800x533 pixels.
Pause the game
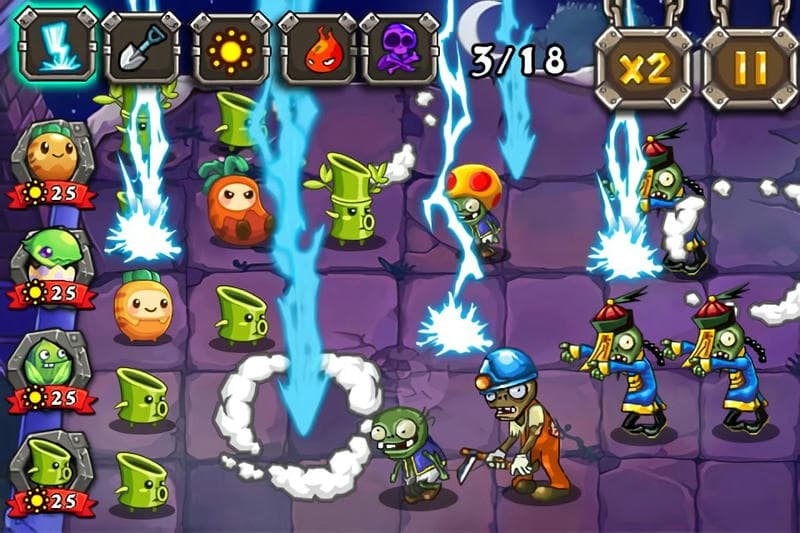[749, 67]
